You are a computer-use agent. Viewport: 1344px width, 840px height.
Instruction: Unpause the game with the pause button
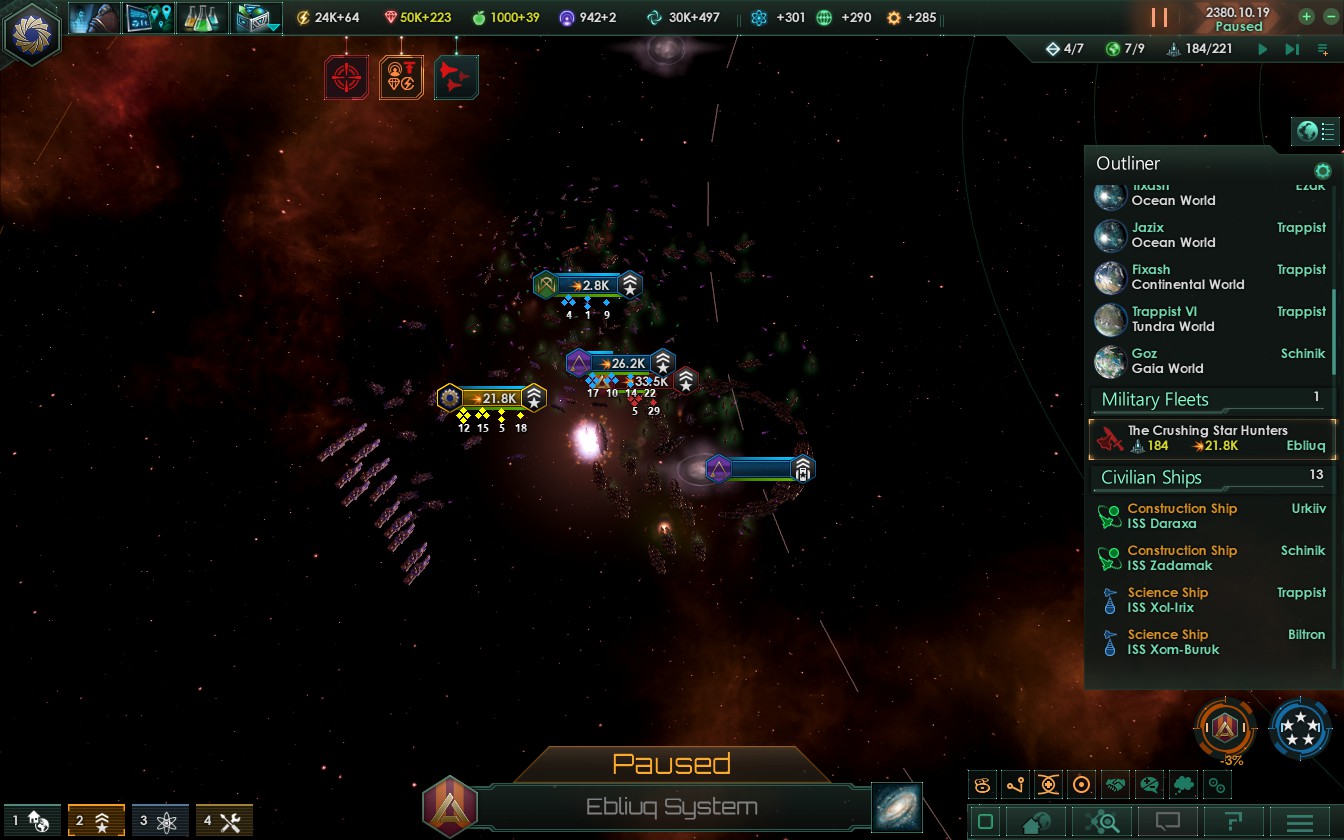pyautogui.click(x=1159, y=18)
